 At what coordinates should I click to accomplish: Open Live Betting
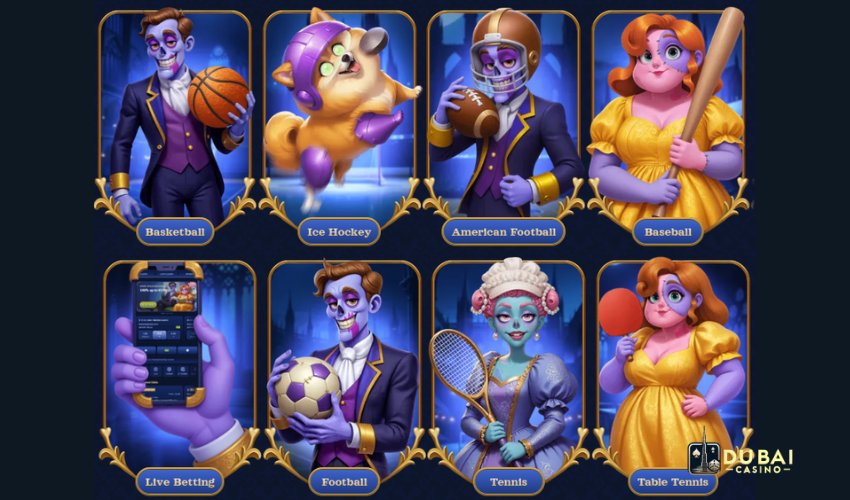(179, 482)
